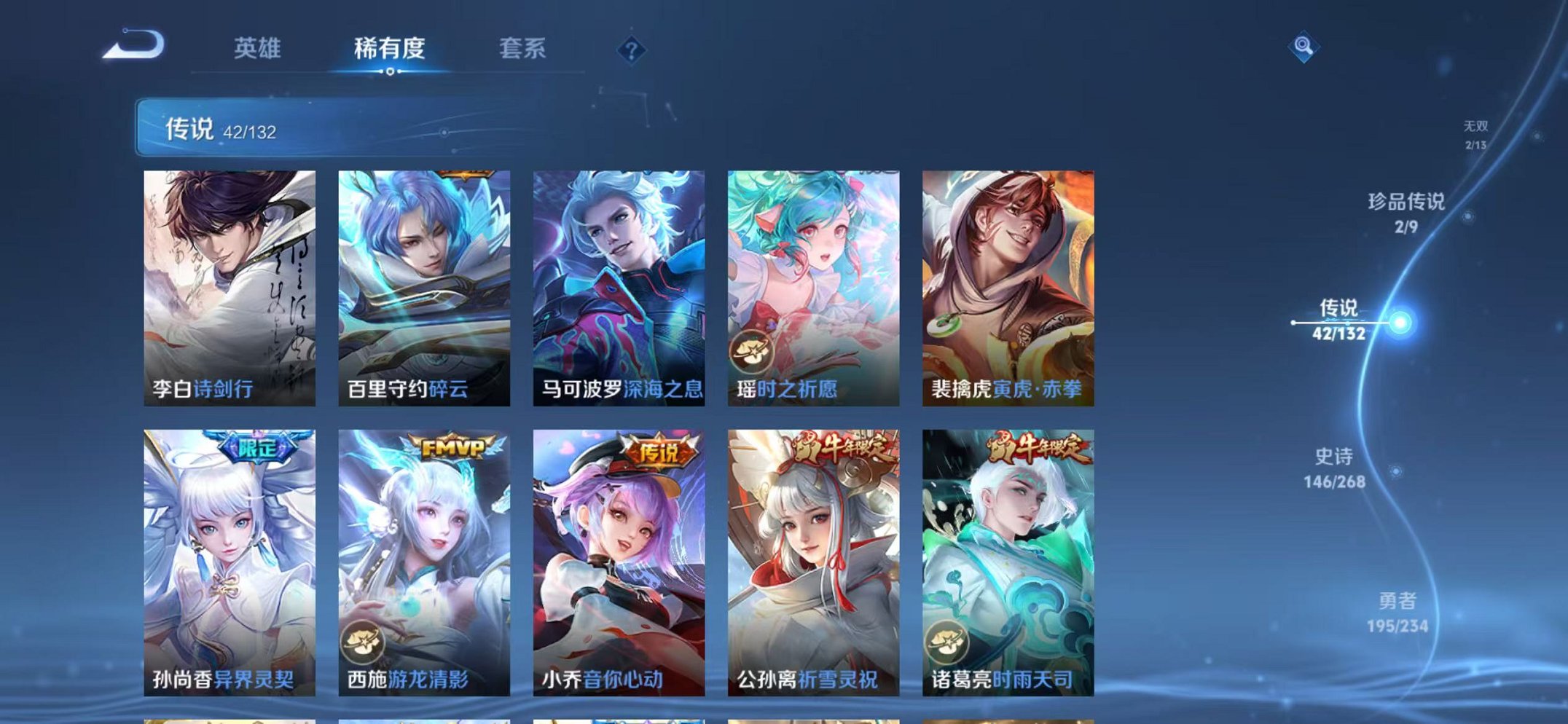The image size is (1568, 724).
Task: Click the 传说 badge on 小乔's skin card
Action: tap(659, 451)
